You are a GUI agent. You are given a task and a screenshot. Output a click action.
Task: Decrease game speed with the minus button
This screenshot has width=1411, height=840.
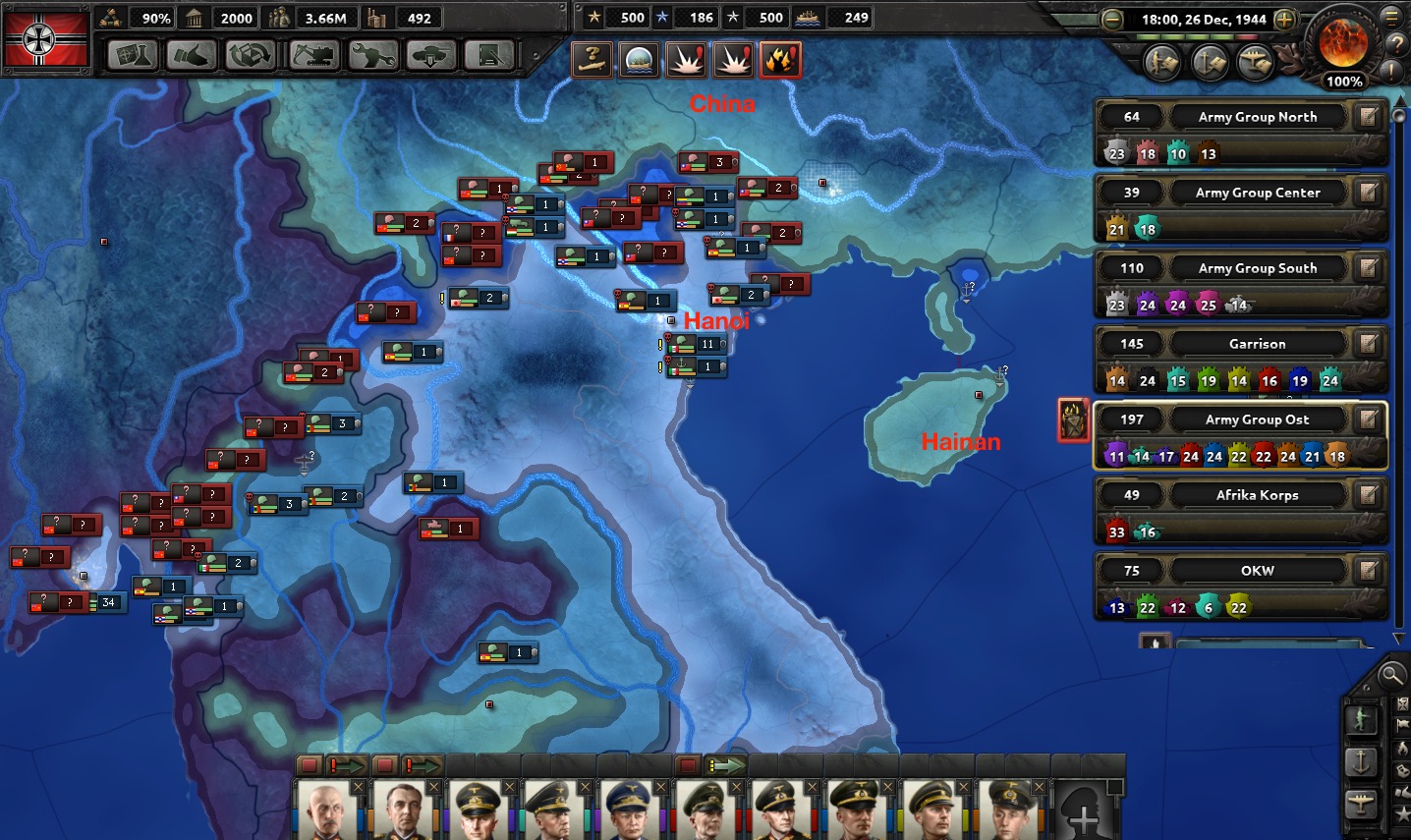tap(1112, 20)
